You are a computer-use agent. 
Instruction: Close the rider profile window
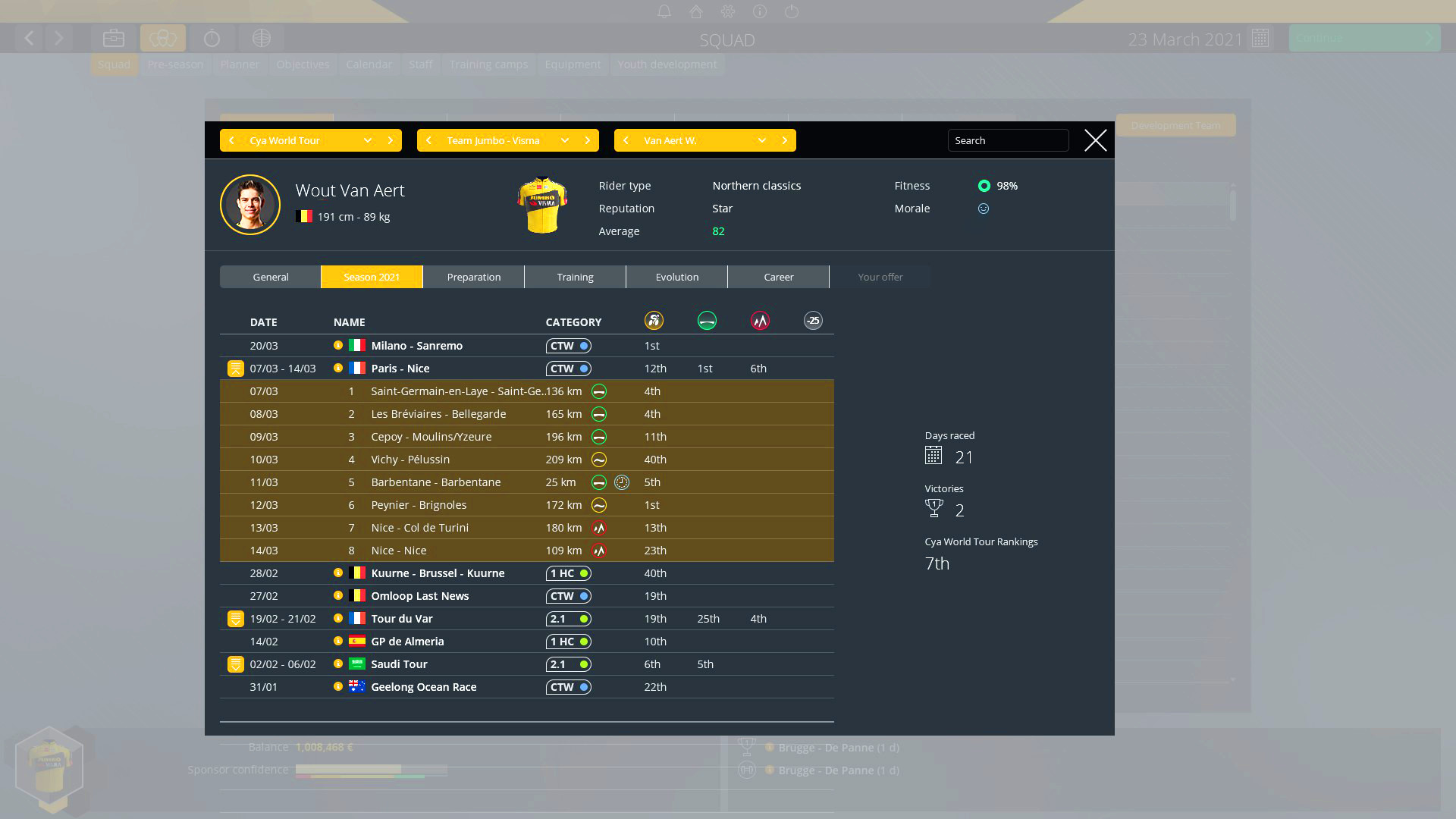point(1095,140)
